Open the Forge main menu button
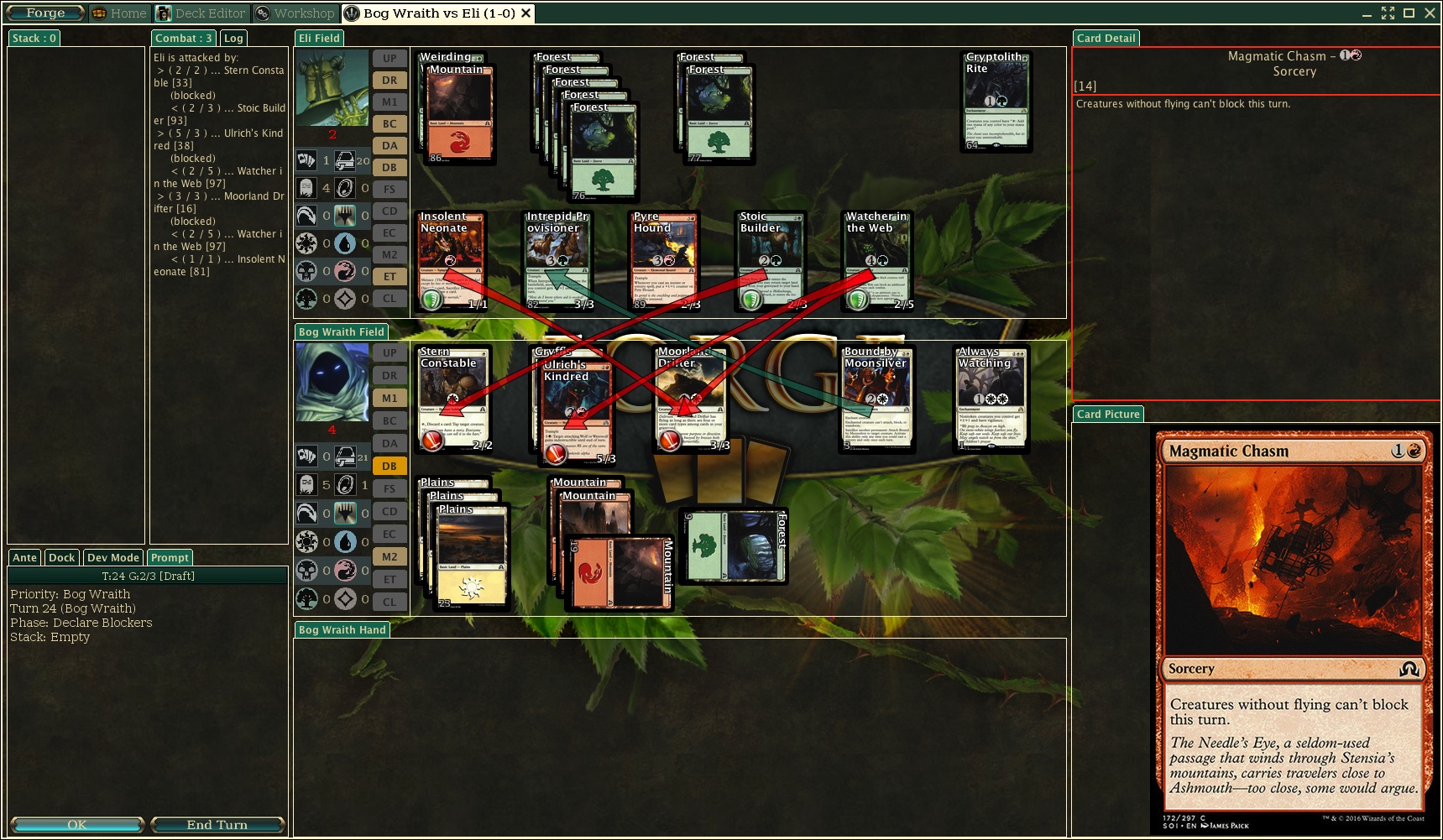The image size is (1443, 840). (x=45, y=13)
